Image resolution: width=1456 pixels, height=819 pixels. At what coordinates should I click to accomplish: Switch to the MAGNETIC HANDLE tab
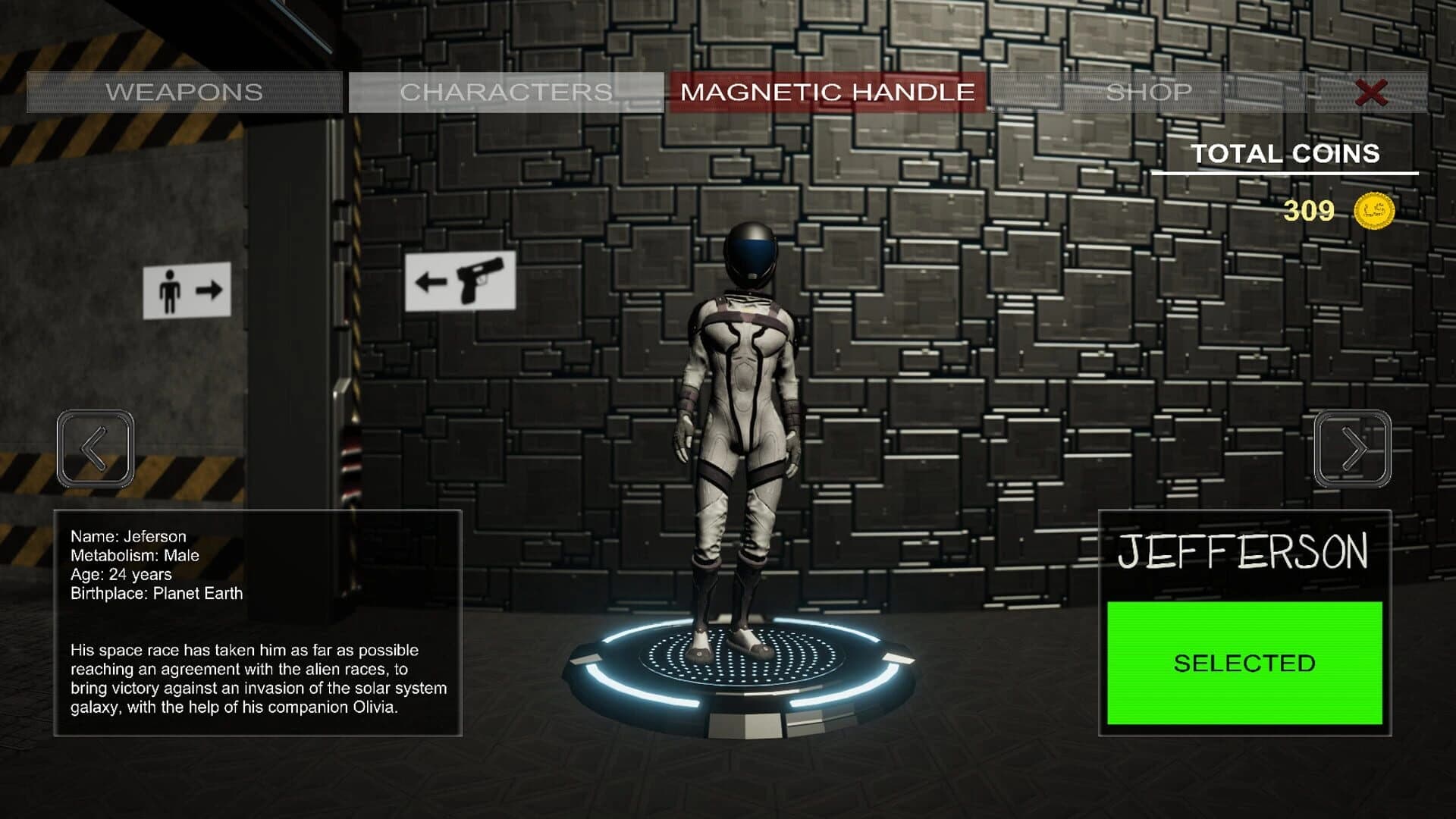[828, 92]
